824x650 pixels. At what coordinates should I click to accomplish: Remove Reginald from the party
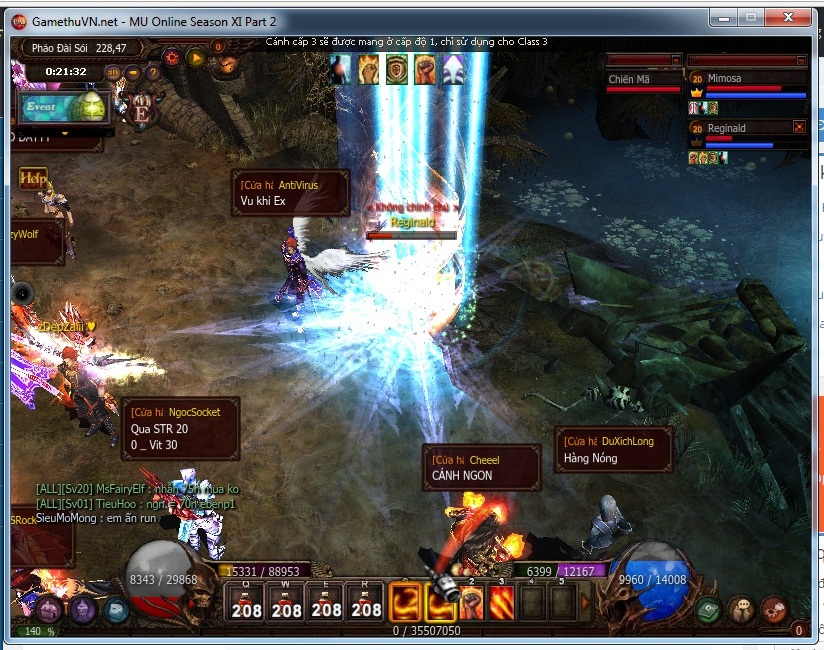click(x=798, y=127)
